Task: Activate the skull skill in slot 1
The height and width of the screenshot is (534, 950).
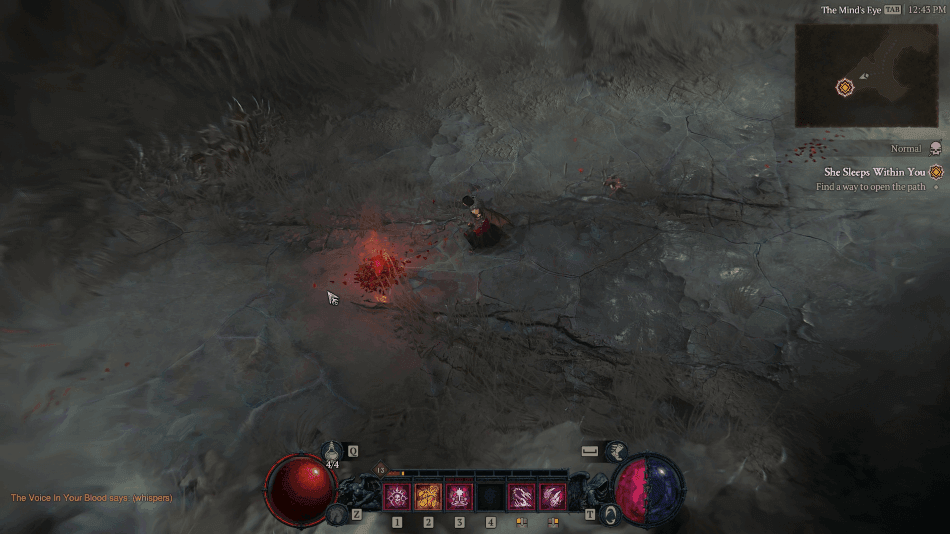Action: click(397, 497)
